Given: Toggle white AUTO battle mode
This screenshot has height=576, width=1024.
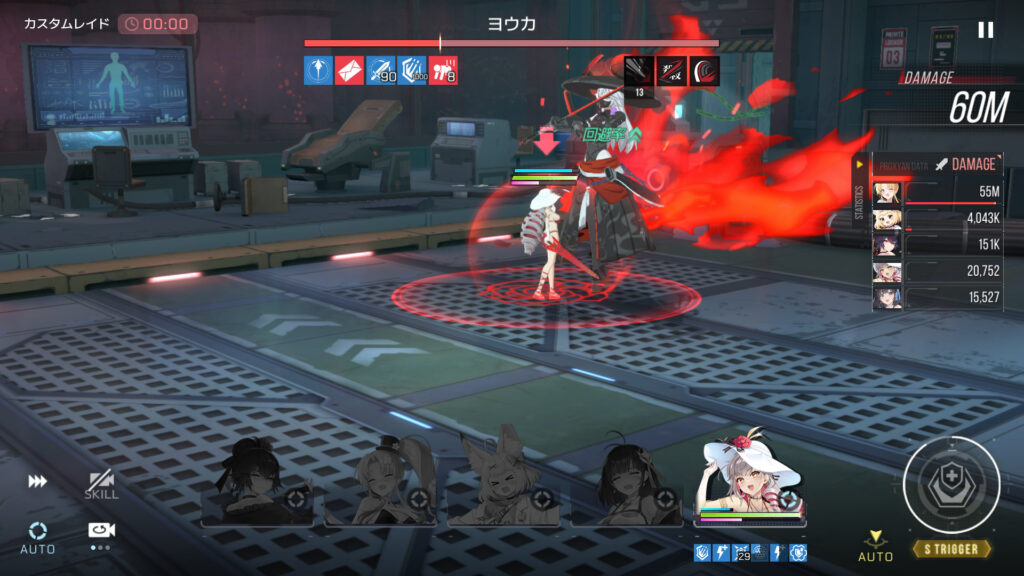Looking at the screenshot, I should coord(38,536).
